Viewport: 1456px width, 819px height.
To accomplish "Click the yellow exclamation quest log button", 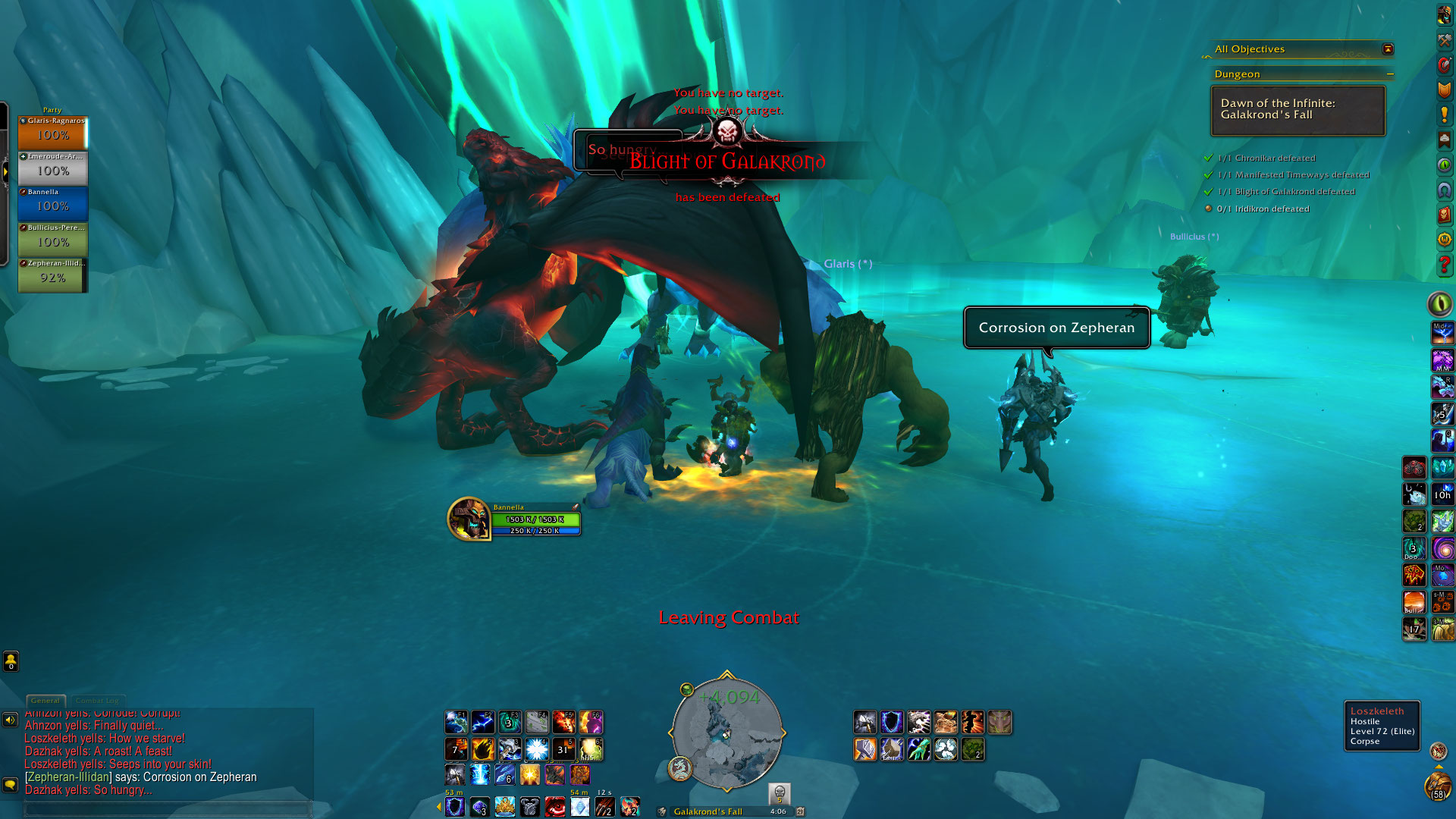I will pyautogui.click(x=1444, y=115).
